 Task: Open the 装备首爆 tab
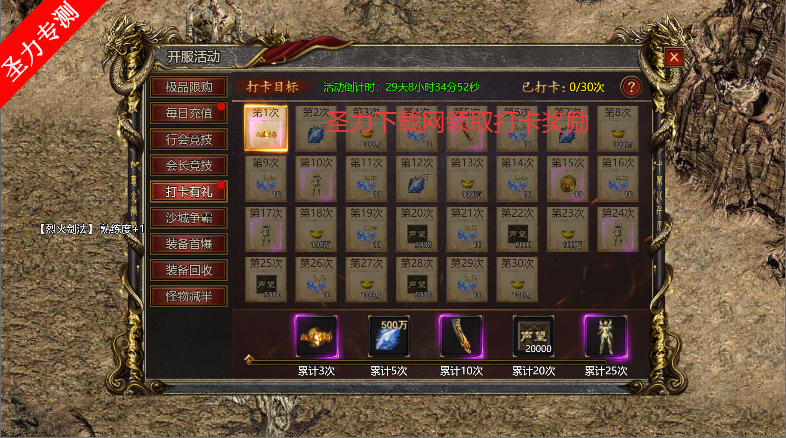(x=188, y=243)
